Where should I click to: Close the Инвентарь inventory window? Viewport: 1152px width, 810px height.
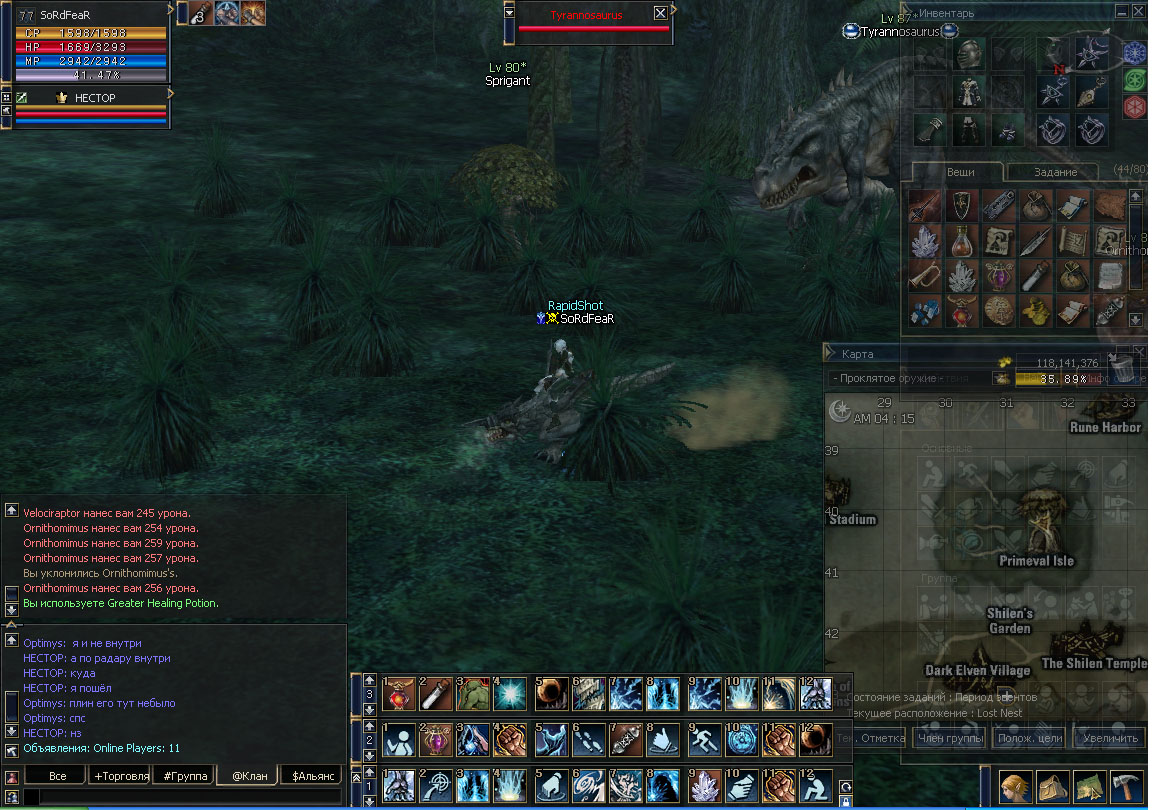pyautogui.click(x=1139, y=12)
